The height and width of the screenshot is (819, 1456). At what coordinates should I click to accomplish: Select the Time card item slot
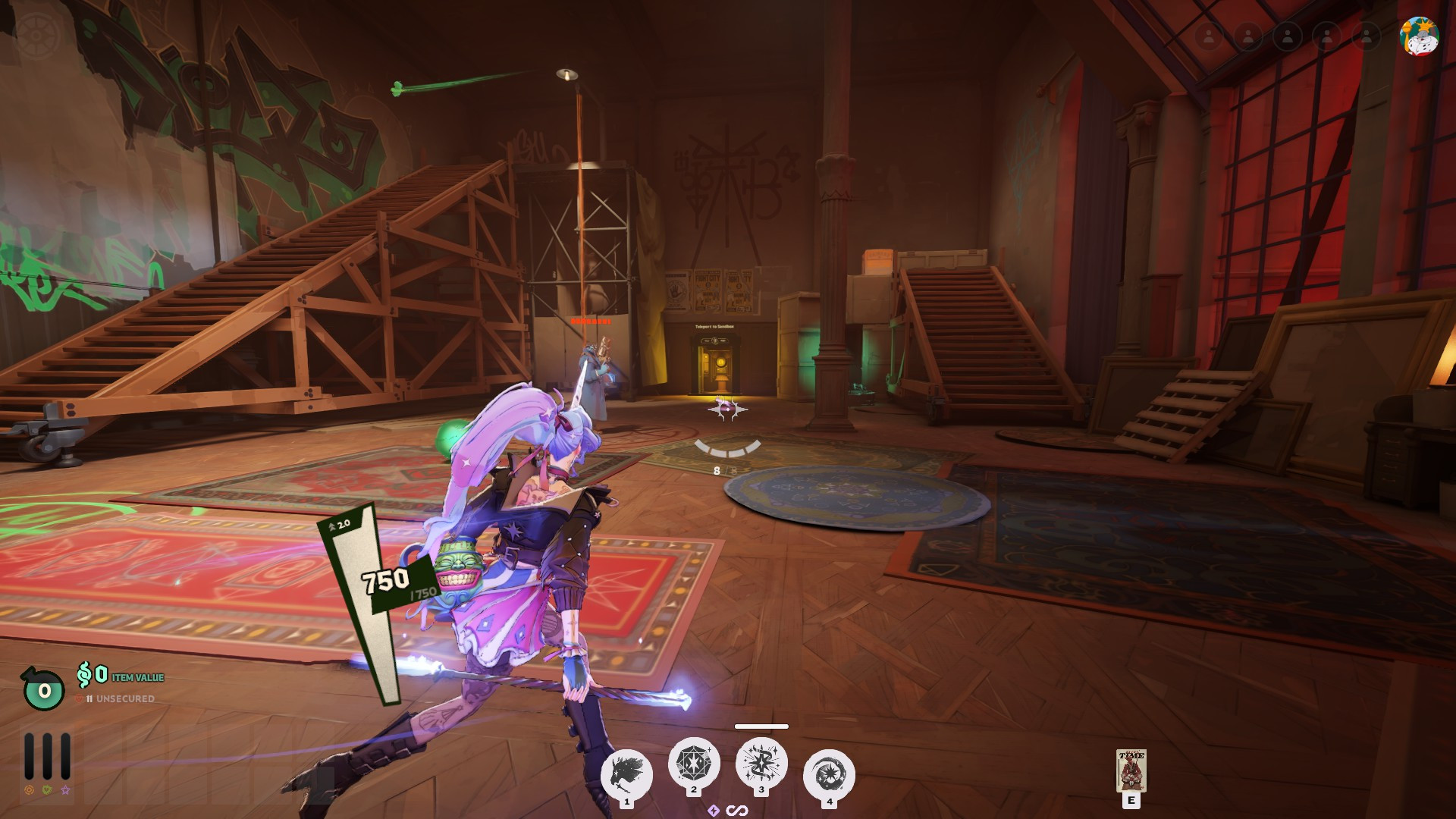[x=1131, y=770]
